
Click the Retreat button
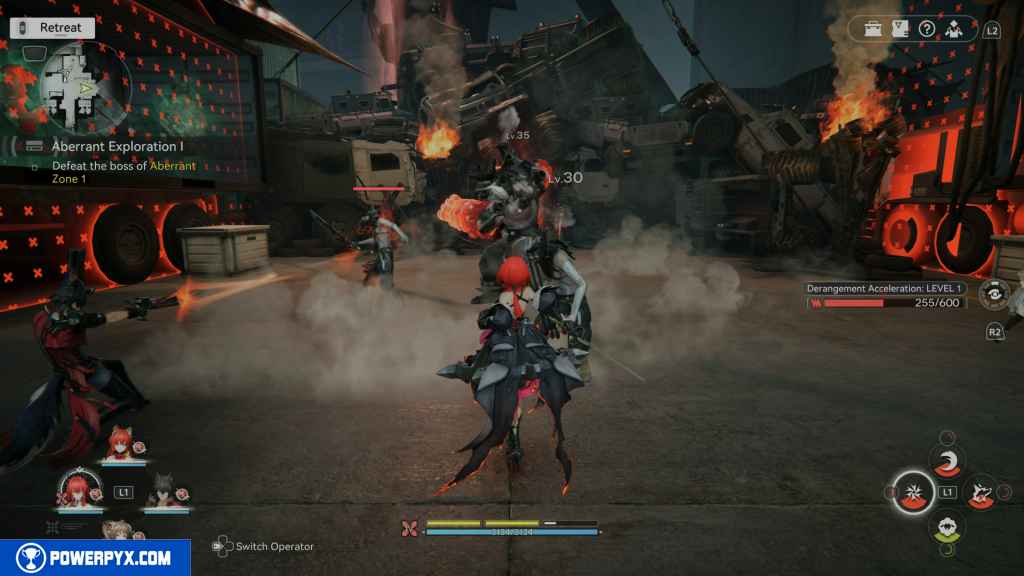[x=52, y=28]
